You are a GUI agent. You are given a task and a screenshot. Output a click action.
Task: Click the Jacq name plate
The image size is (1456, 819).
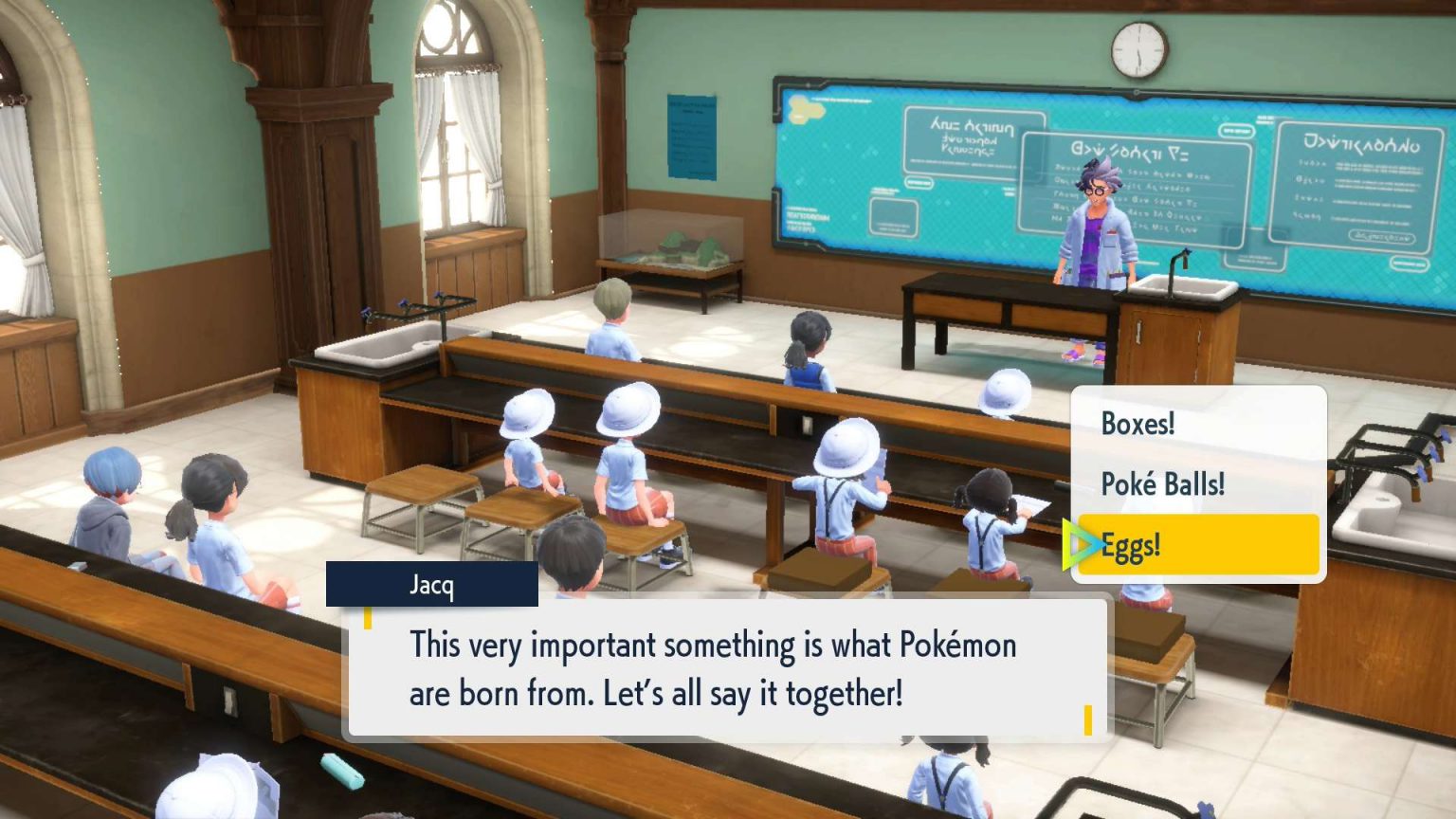(x=431, y=585)
